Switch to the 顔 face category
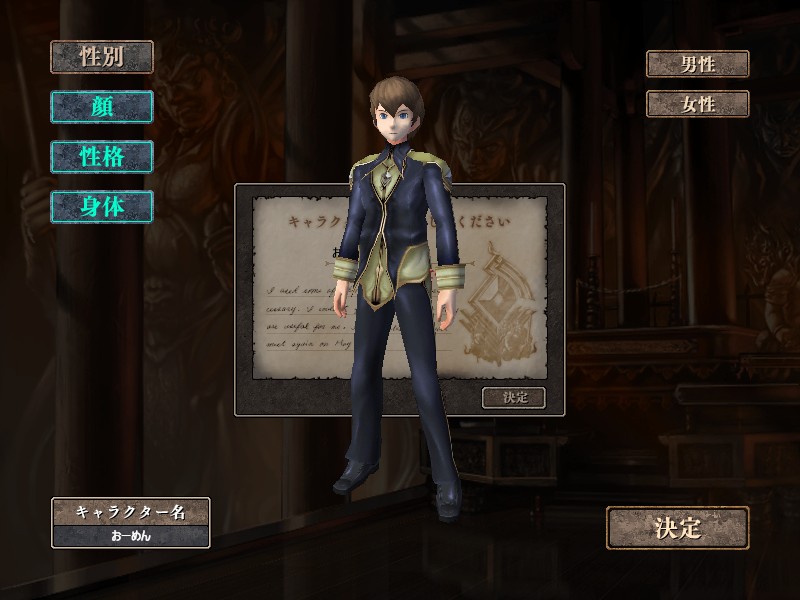The height and width of the screenshot is (600, 800). 102,107
